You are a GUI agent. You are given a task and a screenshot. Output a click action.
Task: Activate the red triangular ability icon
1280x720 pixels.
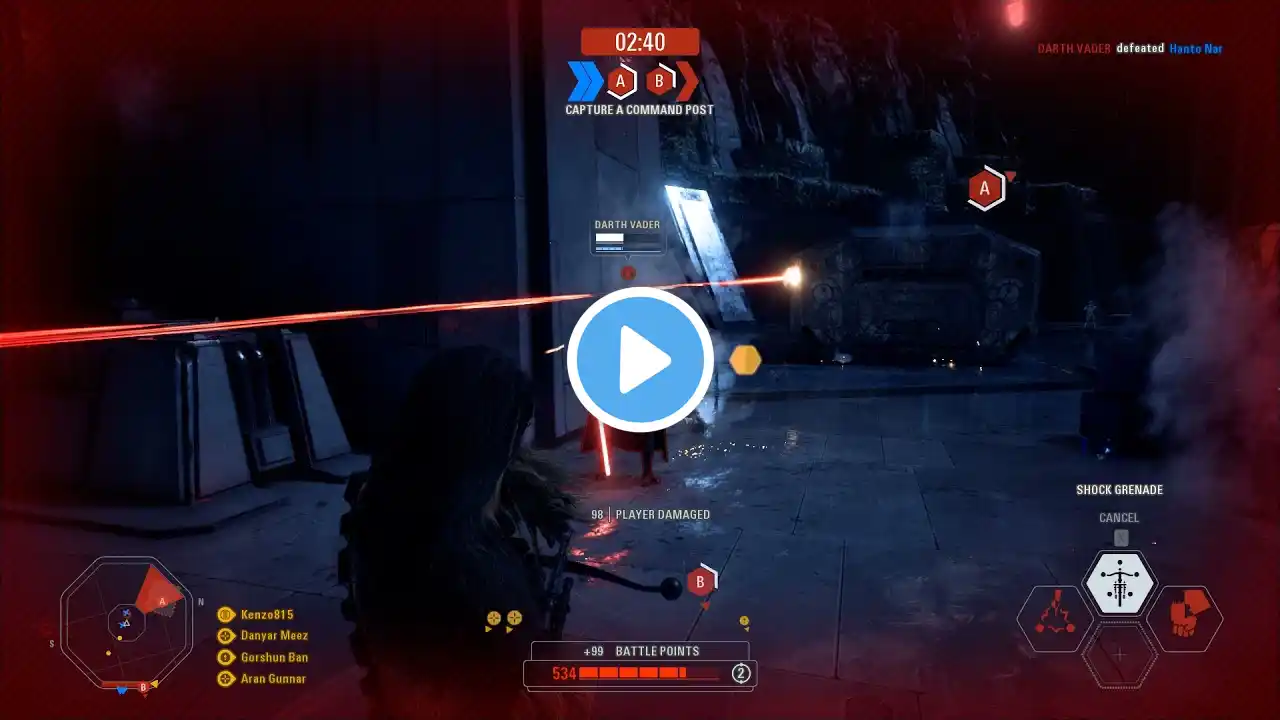(x=1055, y=618)
